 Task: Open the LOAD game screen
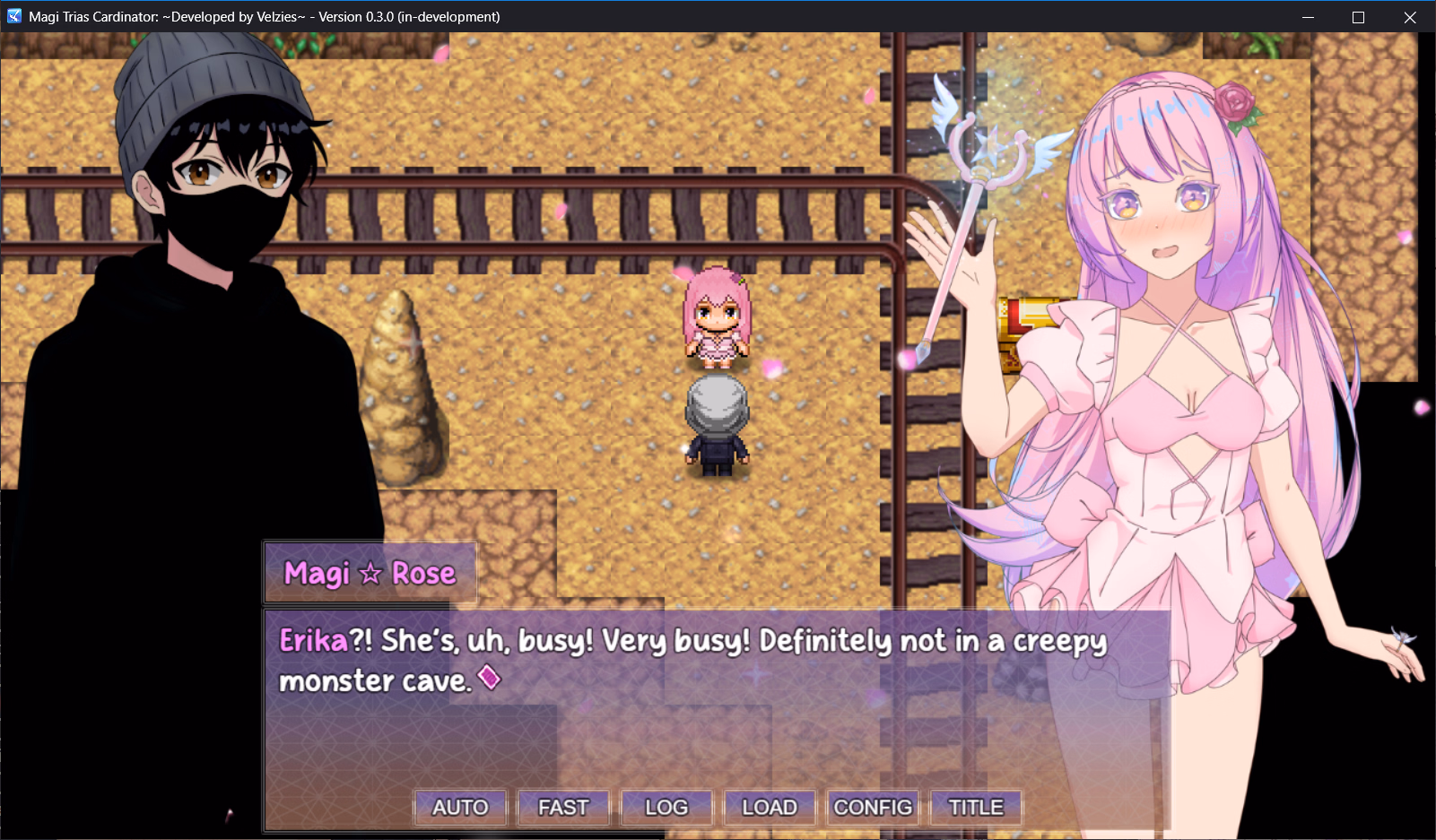[x=770, y=807]
